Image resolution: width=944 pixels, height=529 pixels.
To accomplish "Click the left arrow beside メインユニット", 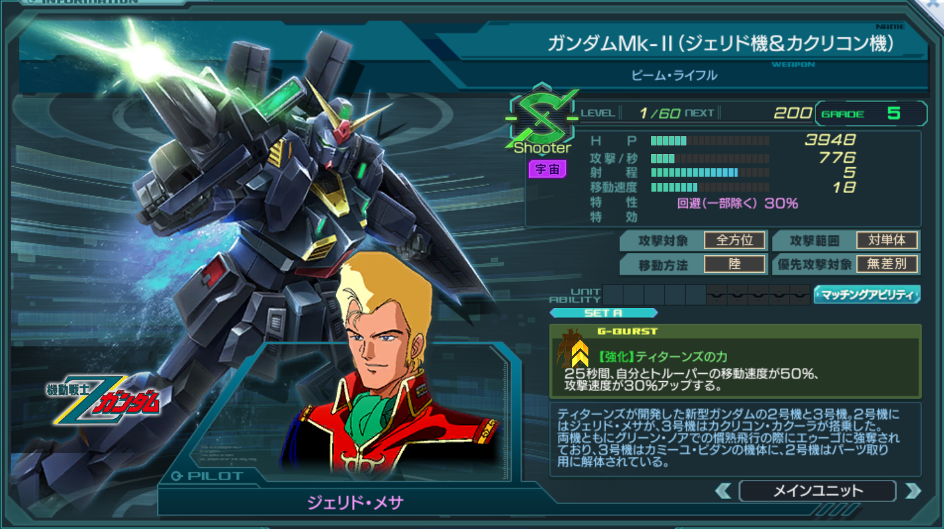I will pyautogui.click(x=723, y=490).
